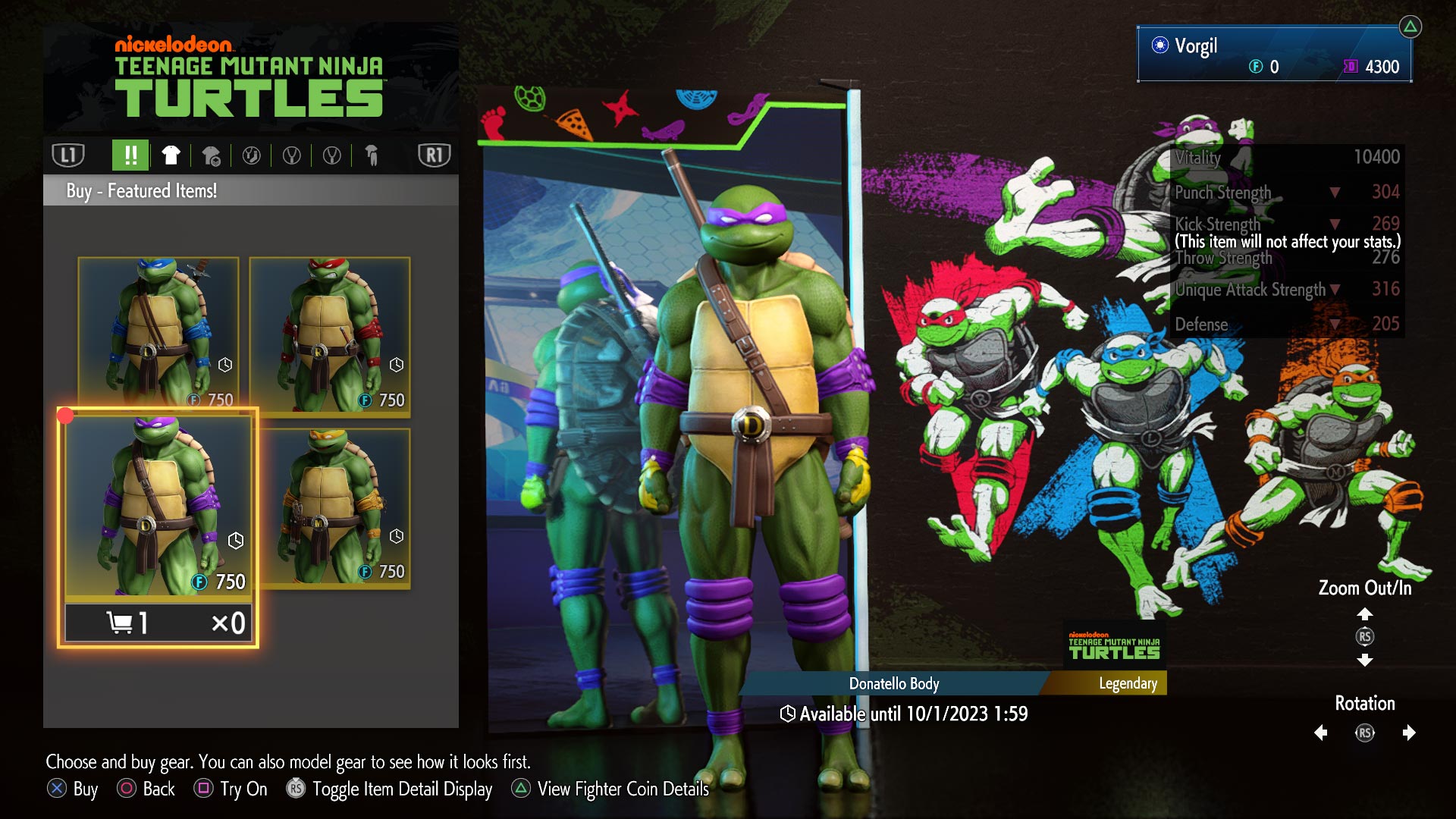
Task: Select the first accessory category icon
Action: pyautogui.click(x=292, y=155)
